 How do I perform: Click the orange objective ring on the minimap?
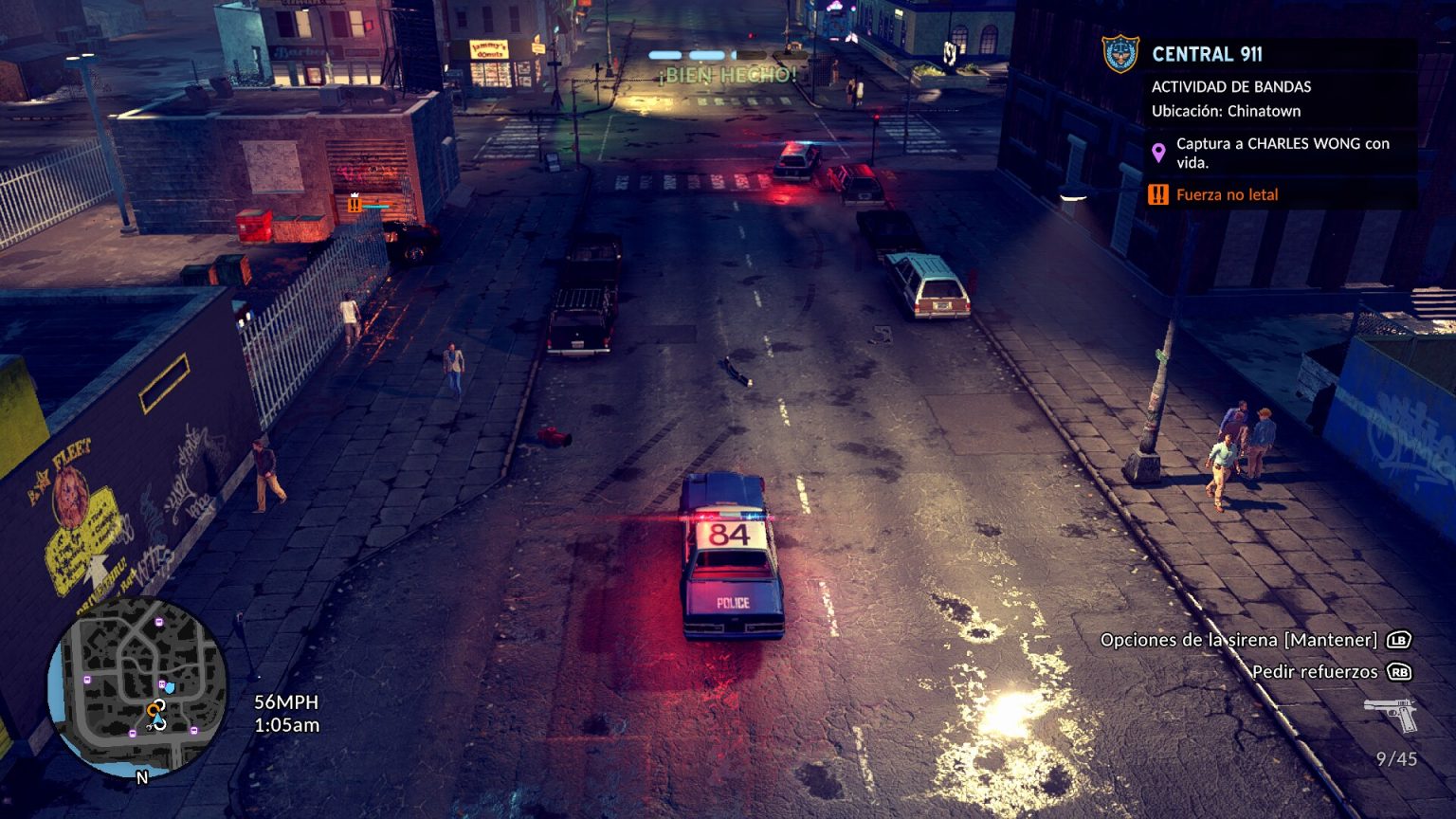154,708
